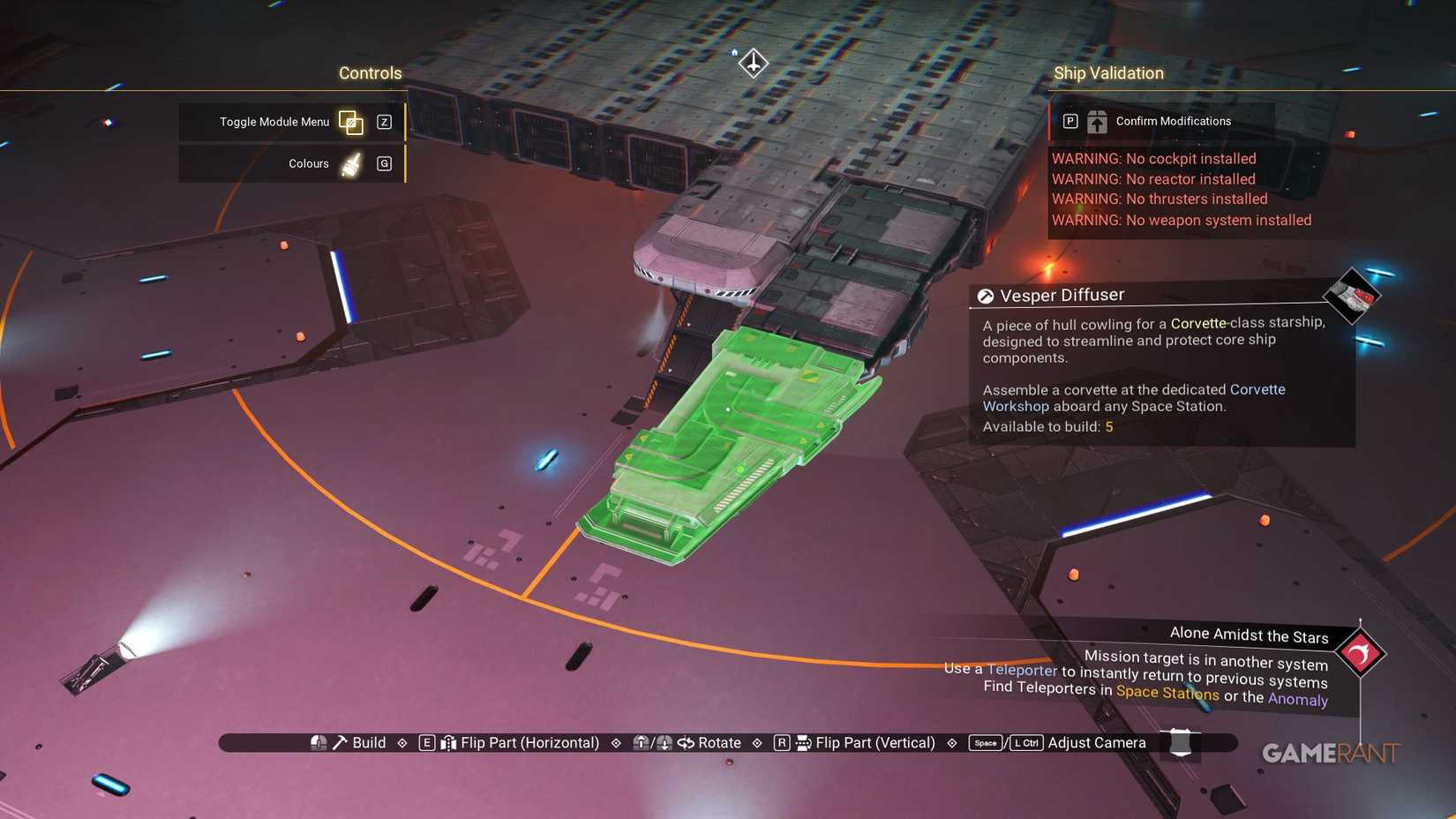This screenshot has width=1456, height=819.
Task: Click the package icon next to Confirm Modifications
Action: [x=1096, y=121]
